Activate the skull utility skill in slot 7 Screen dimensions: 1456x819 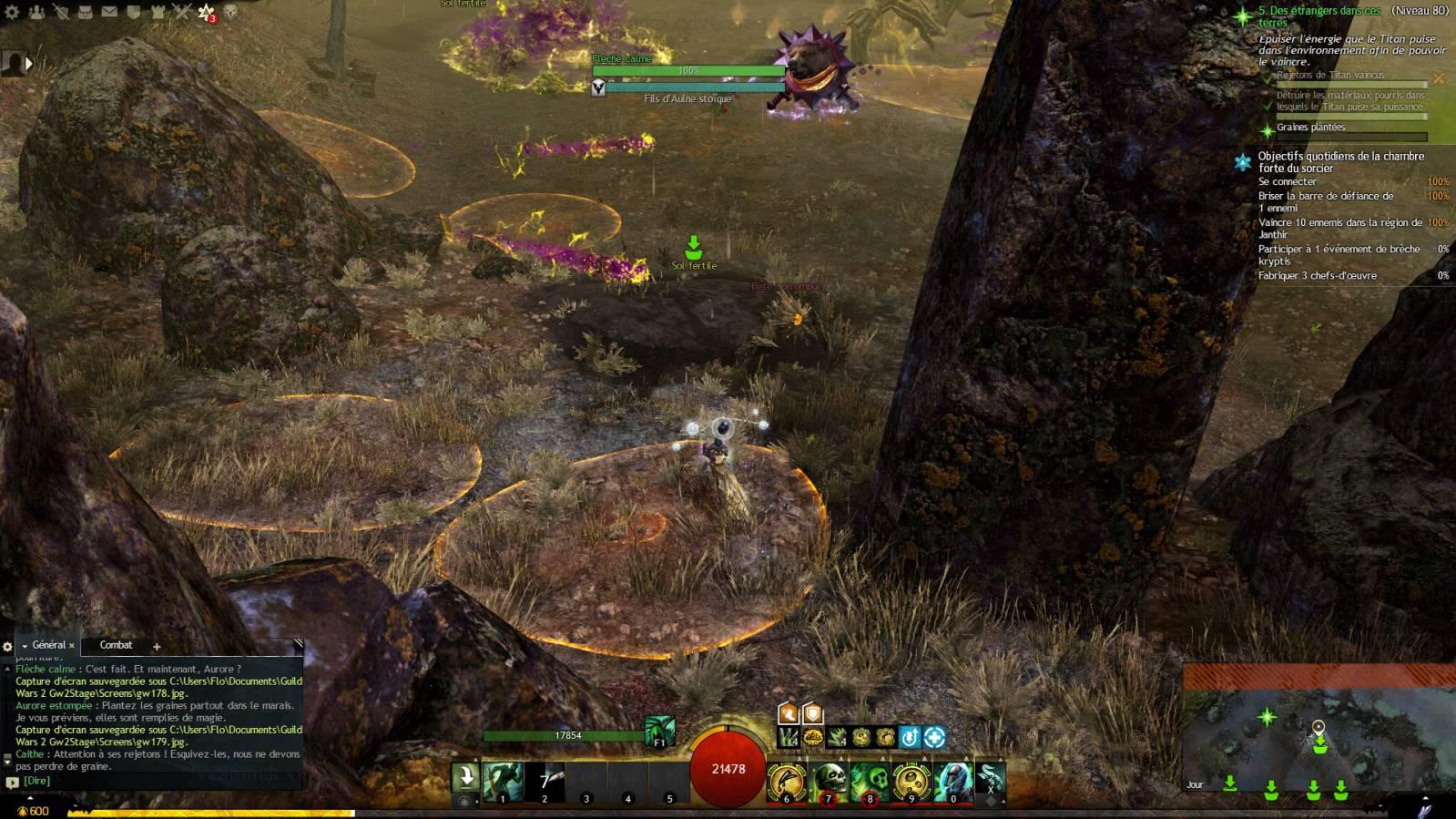(x=829, y=782)
